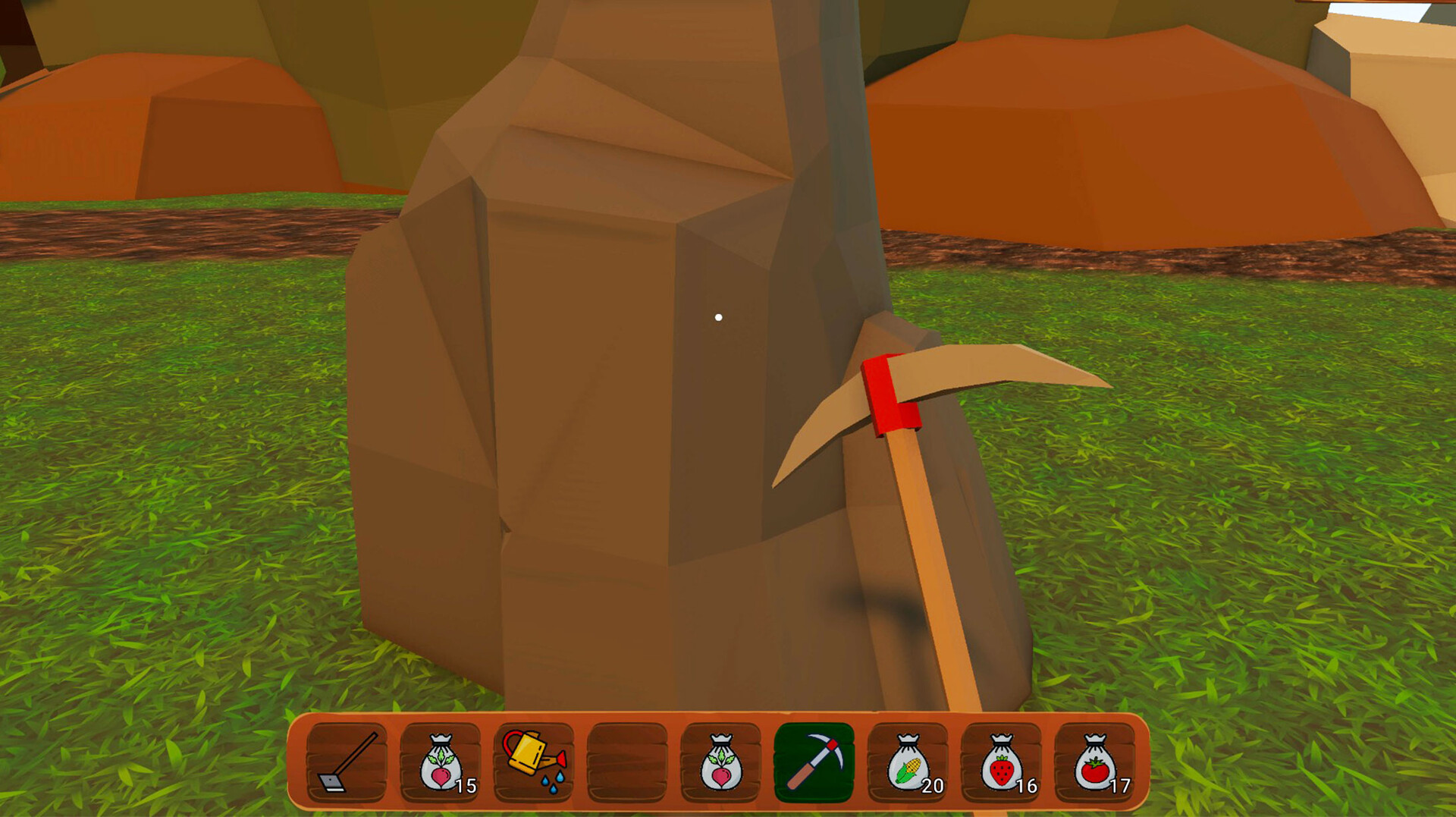This screenshot has width=1456, height=817.
Task: Click the highlighted pickaxe slot
Action: [x=814, y=762]
